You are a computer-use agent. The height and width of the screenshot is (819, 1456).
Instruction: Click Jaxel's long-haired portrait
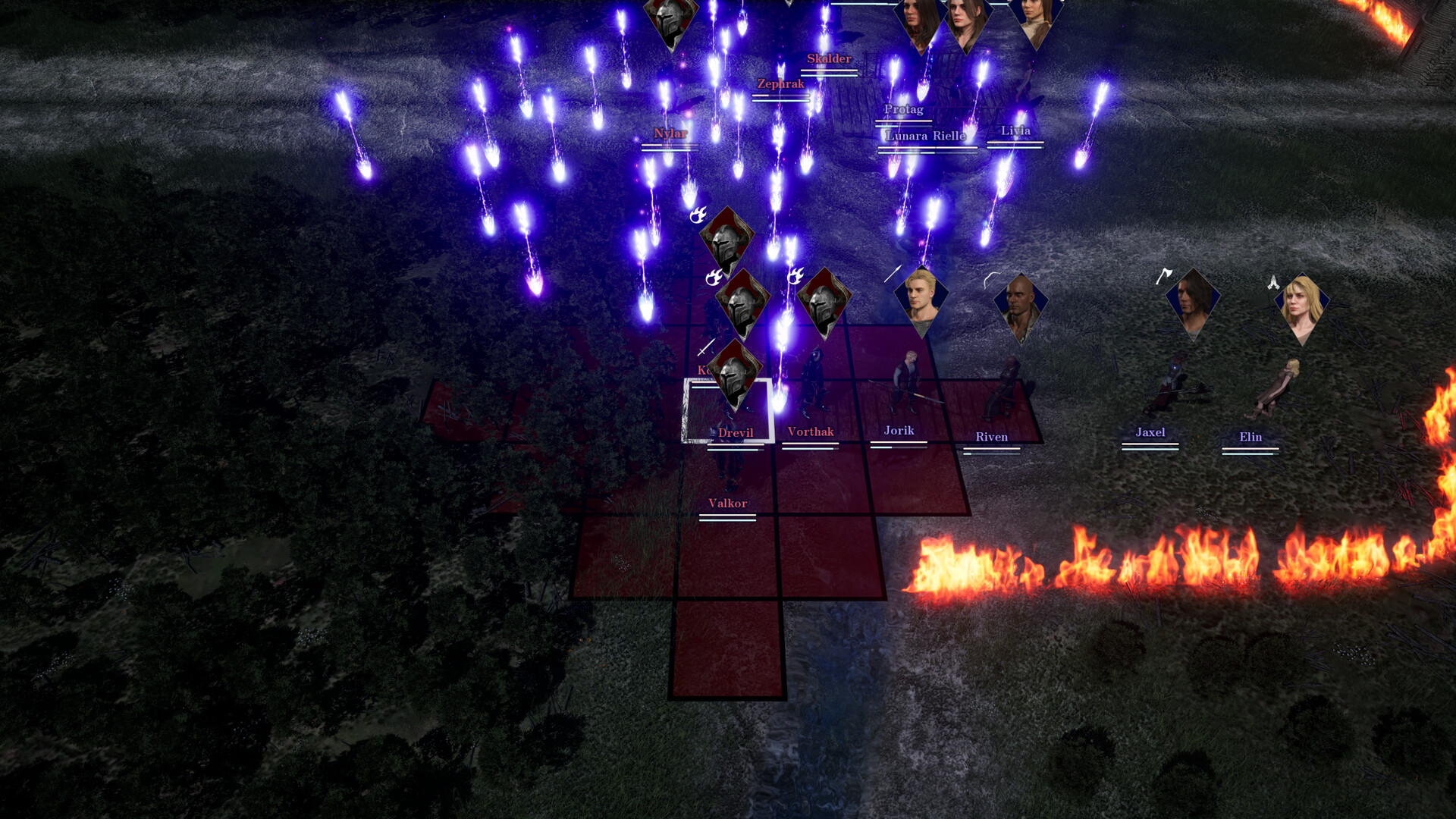coord(1193,304)
